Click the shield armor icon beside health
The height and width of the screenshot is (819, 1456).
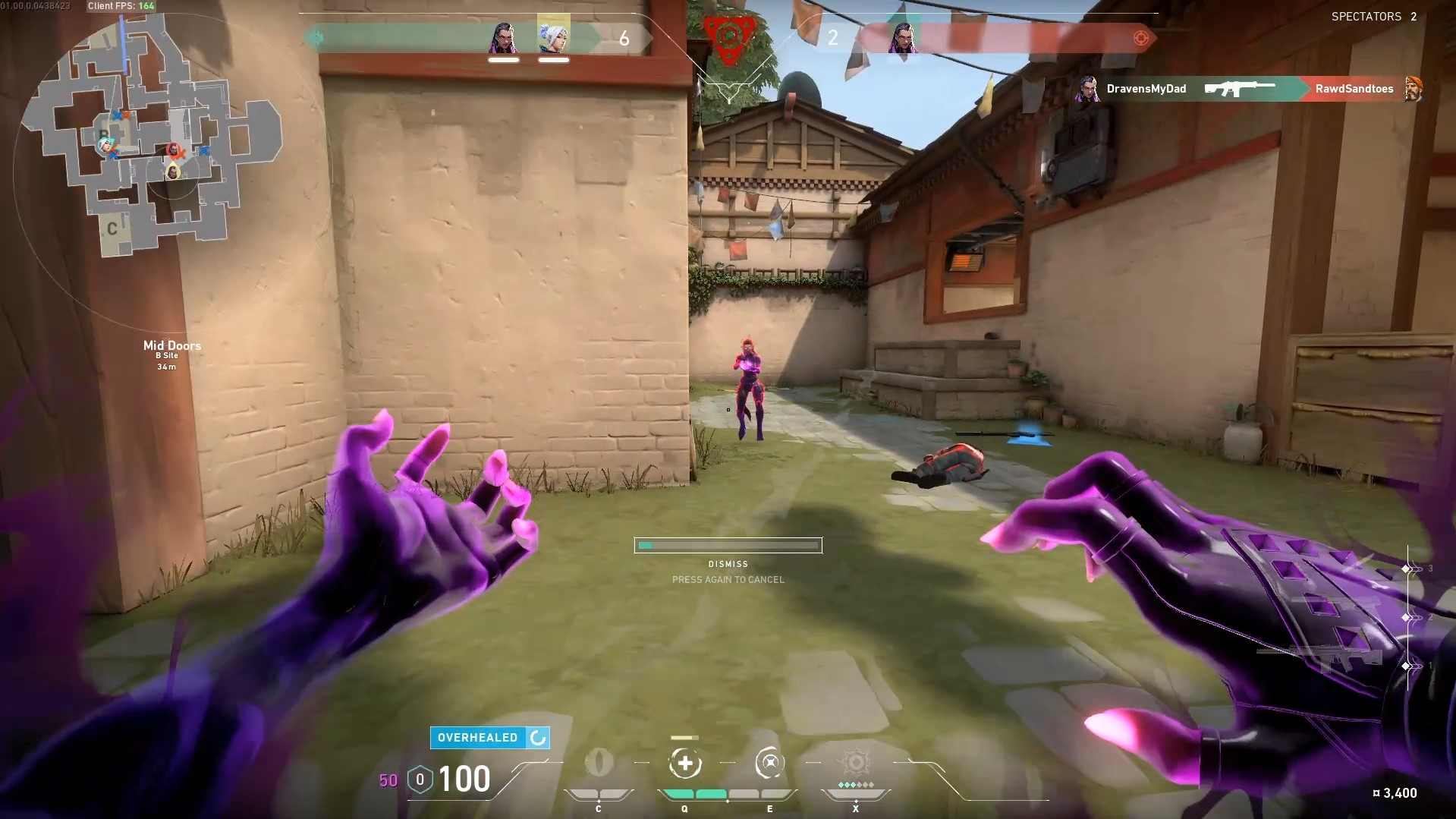(x=420, y=780)
